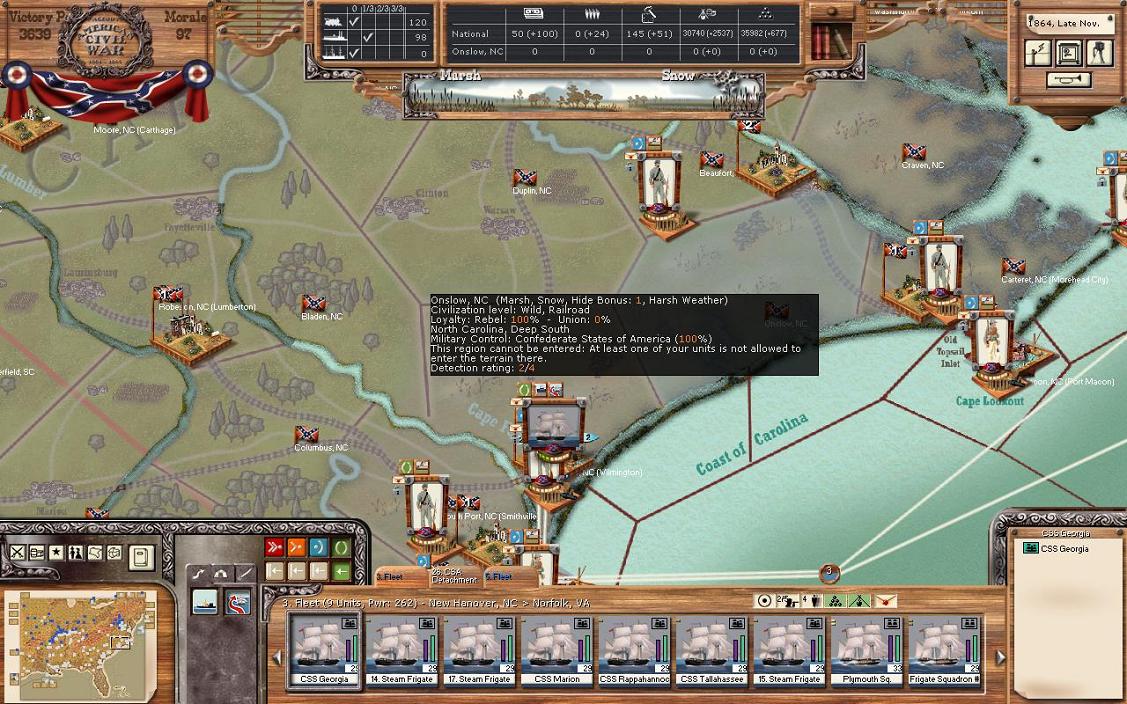Select CSS Georgia in the unit list
Viewport: 1127px width, 704px height.
point(1064,549)
